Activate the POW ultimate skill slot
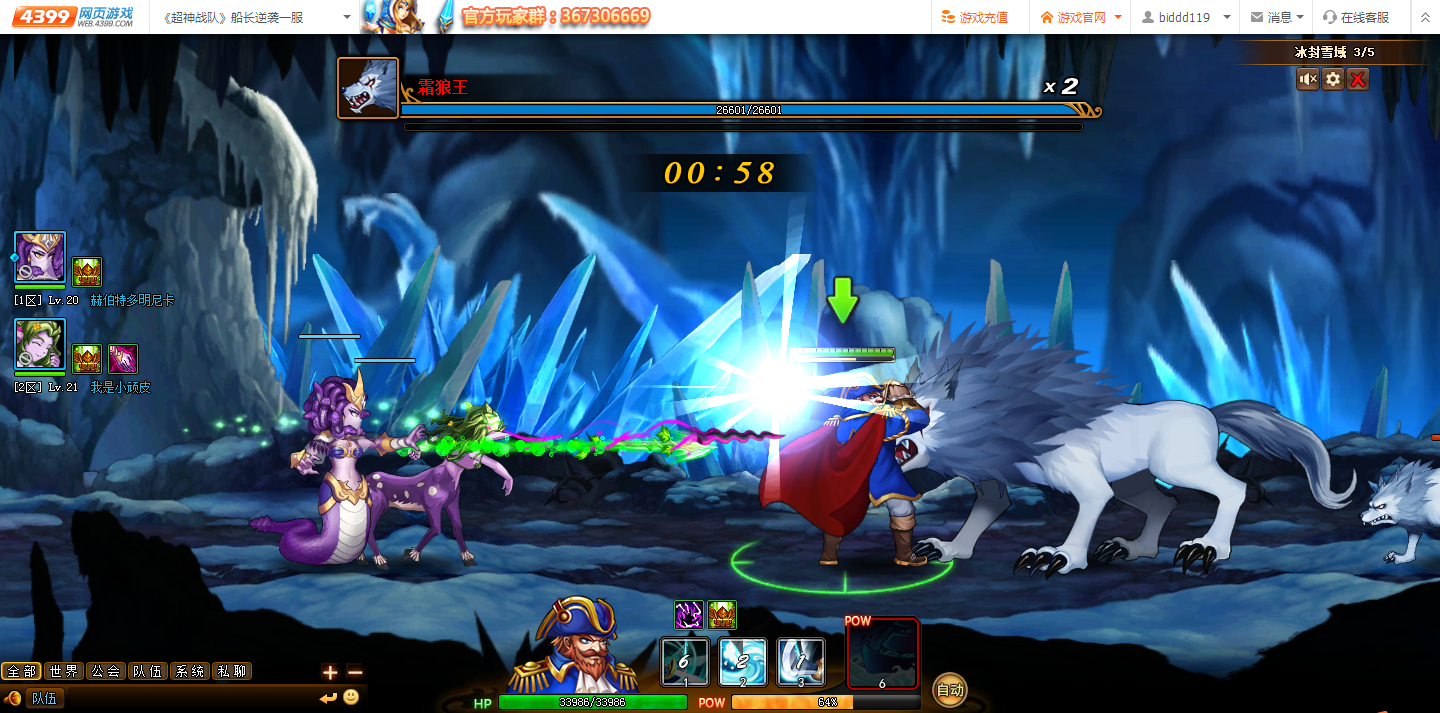The width and height of the screenshot is (1440, 713). click(882, 655)
